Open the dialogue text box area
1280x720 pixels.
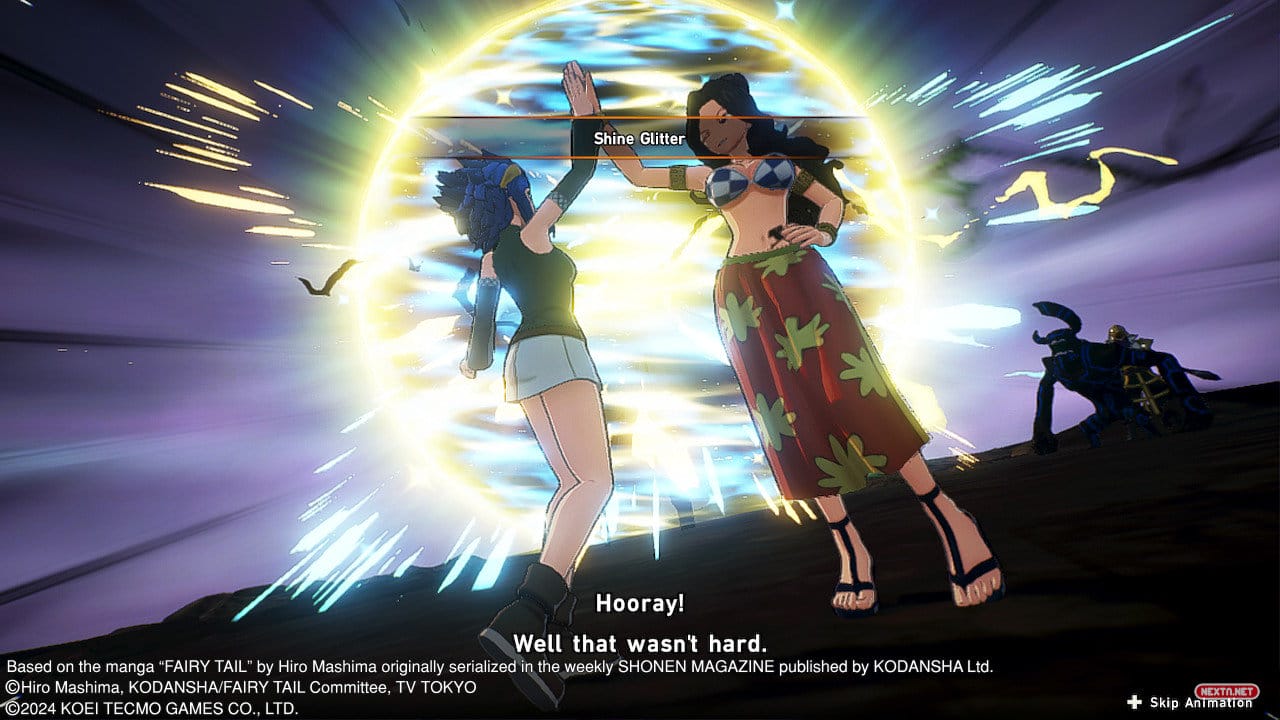click(640, 625)
